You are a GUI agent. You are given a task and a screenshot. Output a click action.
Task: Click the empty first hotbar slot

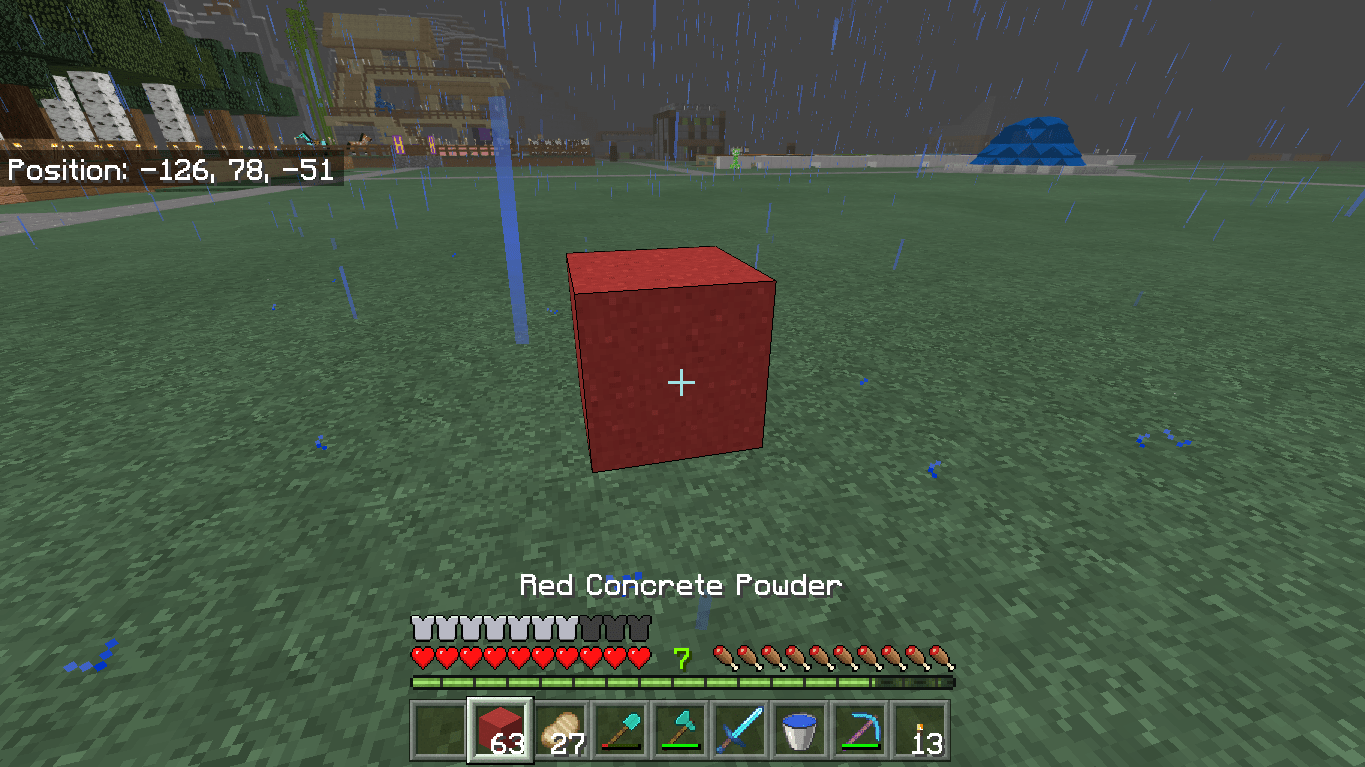439,729
